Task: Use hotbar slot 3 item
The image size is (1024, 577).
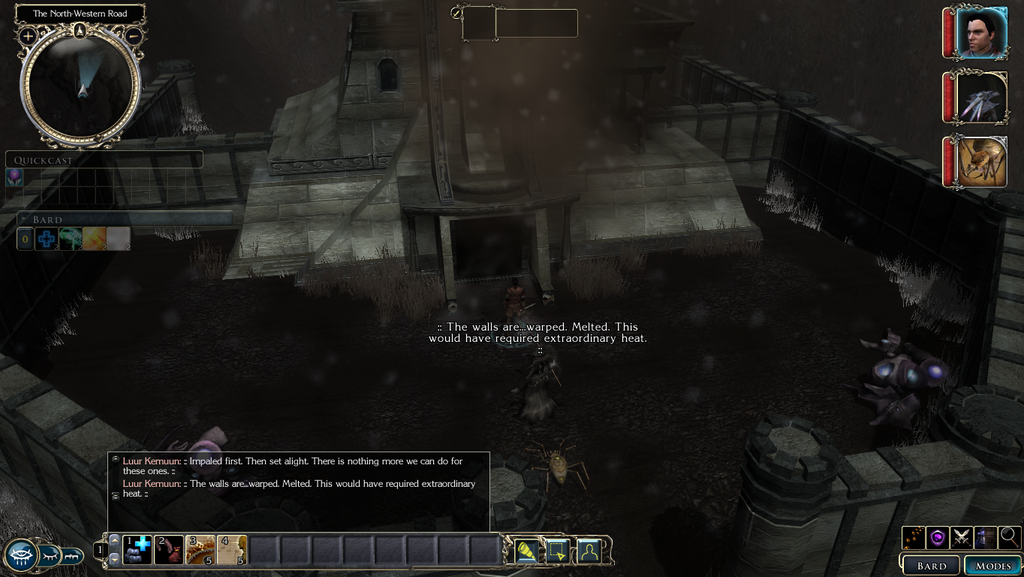Action: tap(200, 549)
